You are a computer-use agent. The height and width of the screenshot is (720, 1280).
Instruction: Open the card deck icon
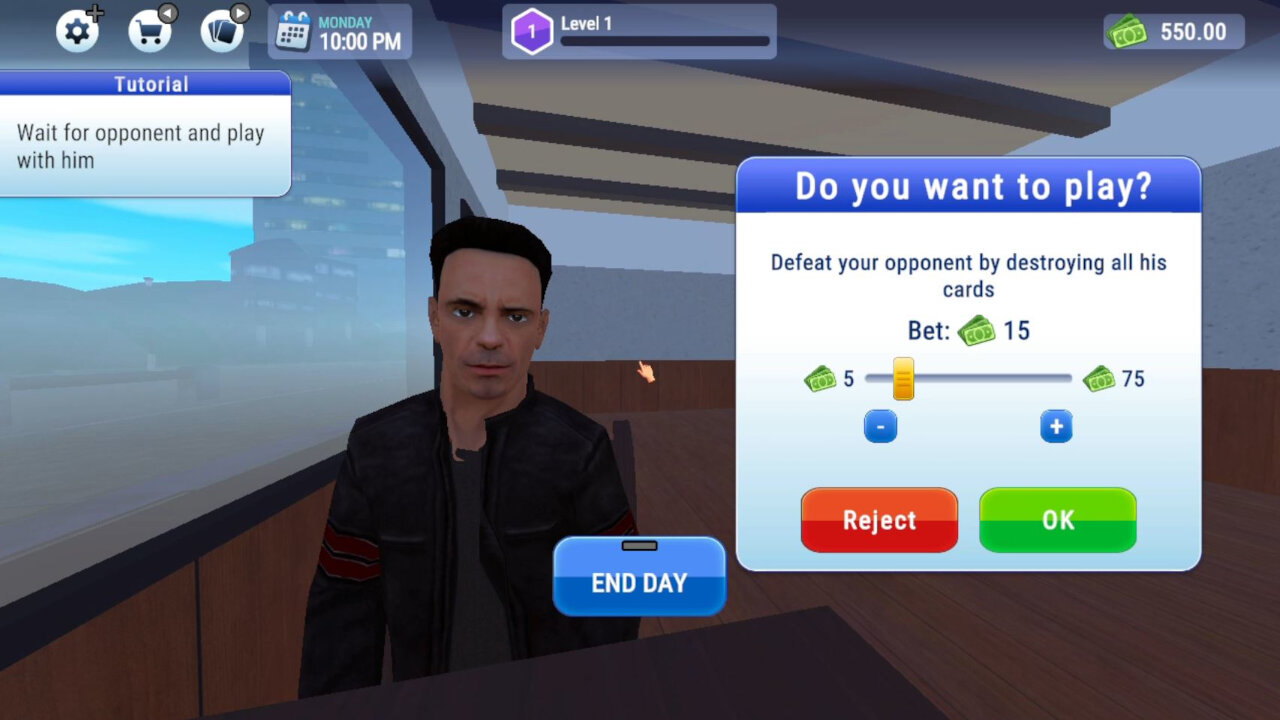[220, 32]
